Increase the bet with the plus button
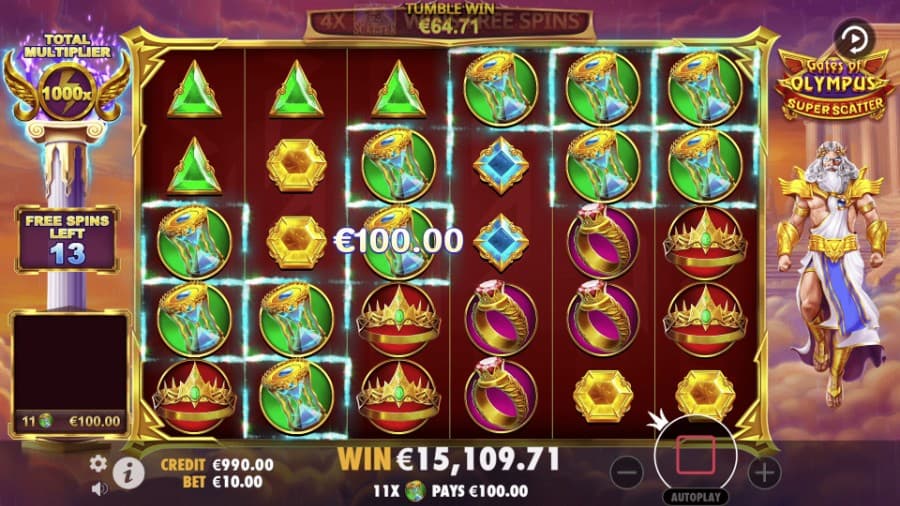Viewport: 900px width, 506px height. [x=764, y=471]
